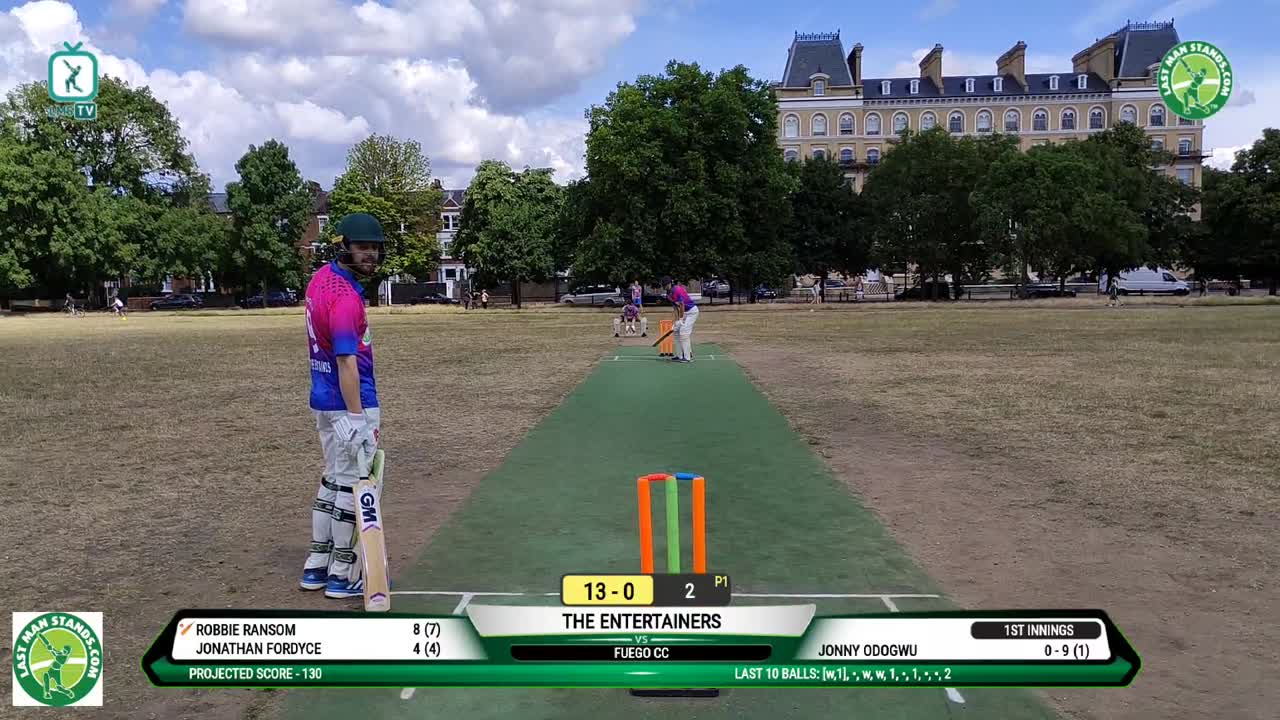Select the bottom-left Last Man Stands badge

[57, 659]
